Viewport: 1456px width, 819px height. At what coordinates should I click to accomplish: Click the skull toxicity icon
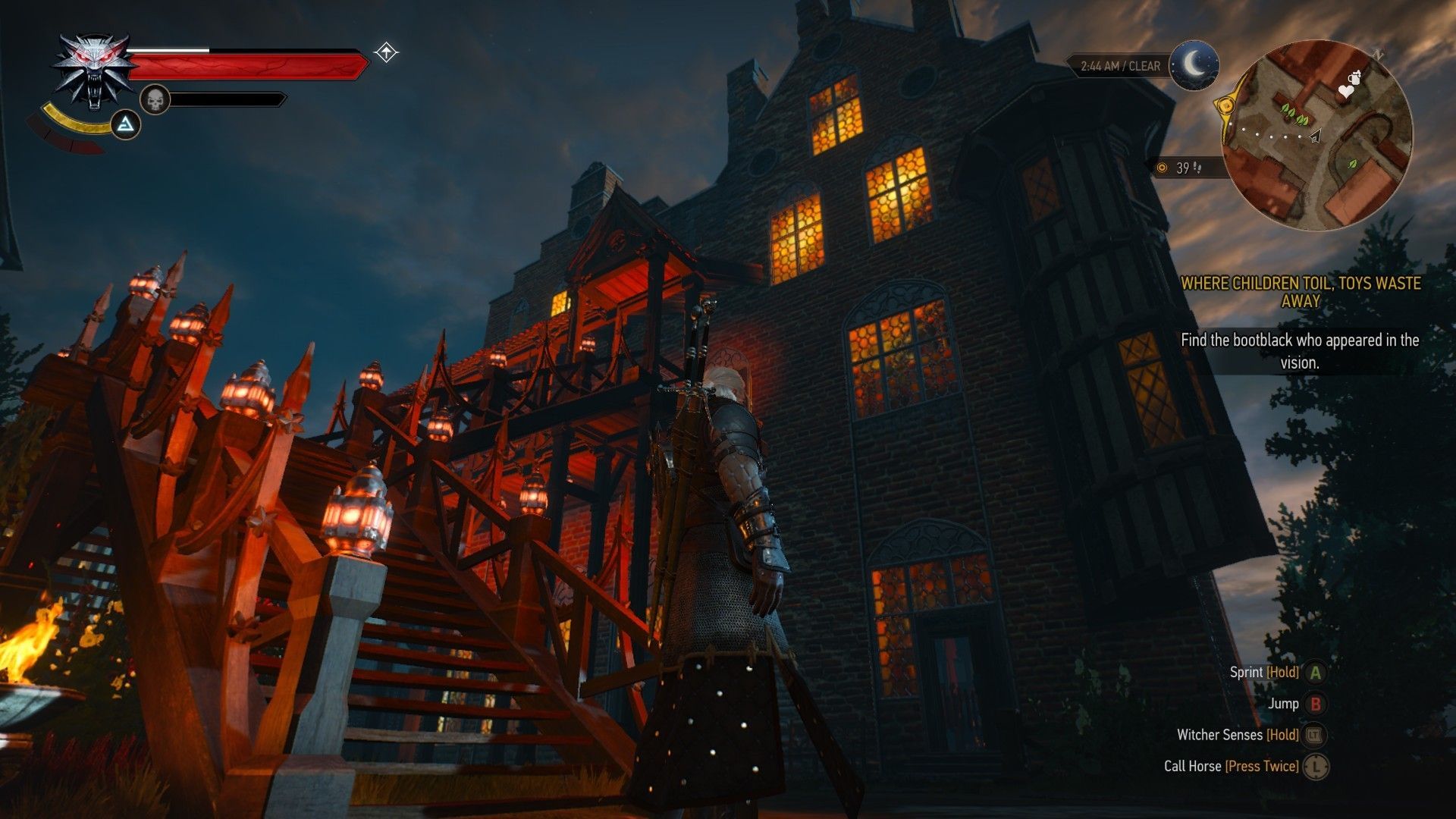(155, 99)
